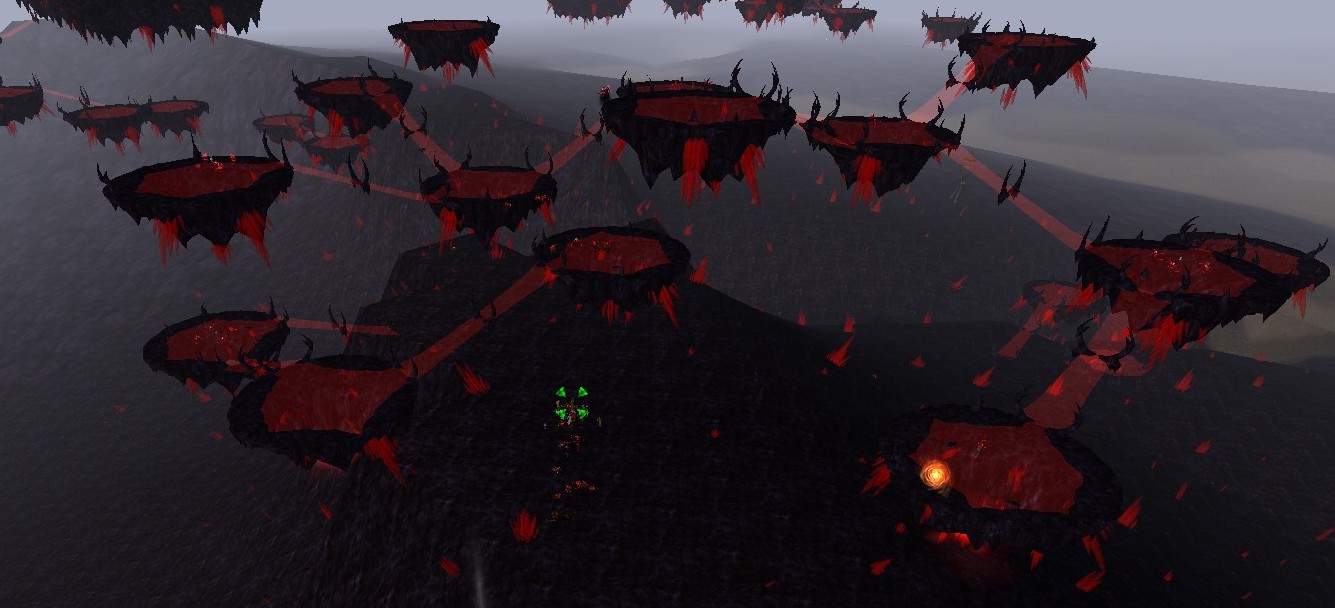Select the unit with the green selection marker
Screen dimensions: 1335x608
coord(571,404)
